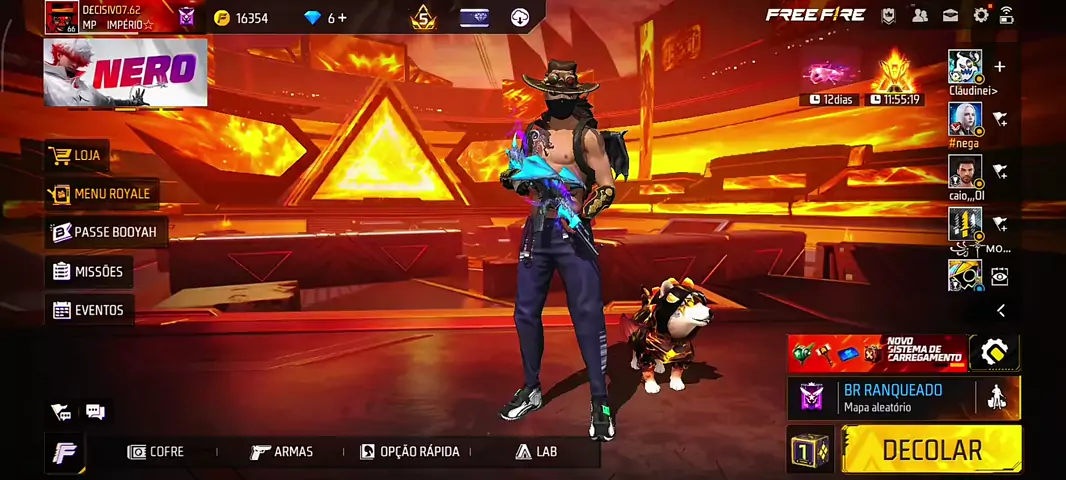Add diamonds with the plus button
This screenshot has height=480, width=1066.
(x=343, y=18)
